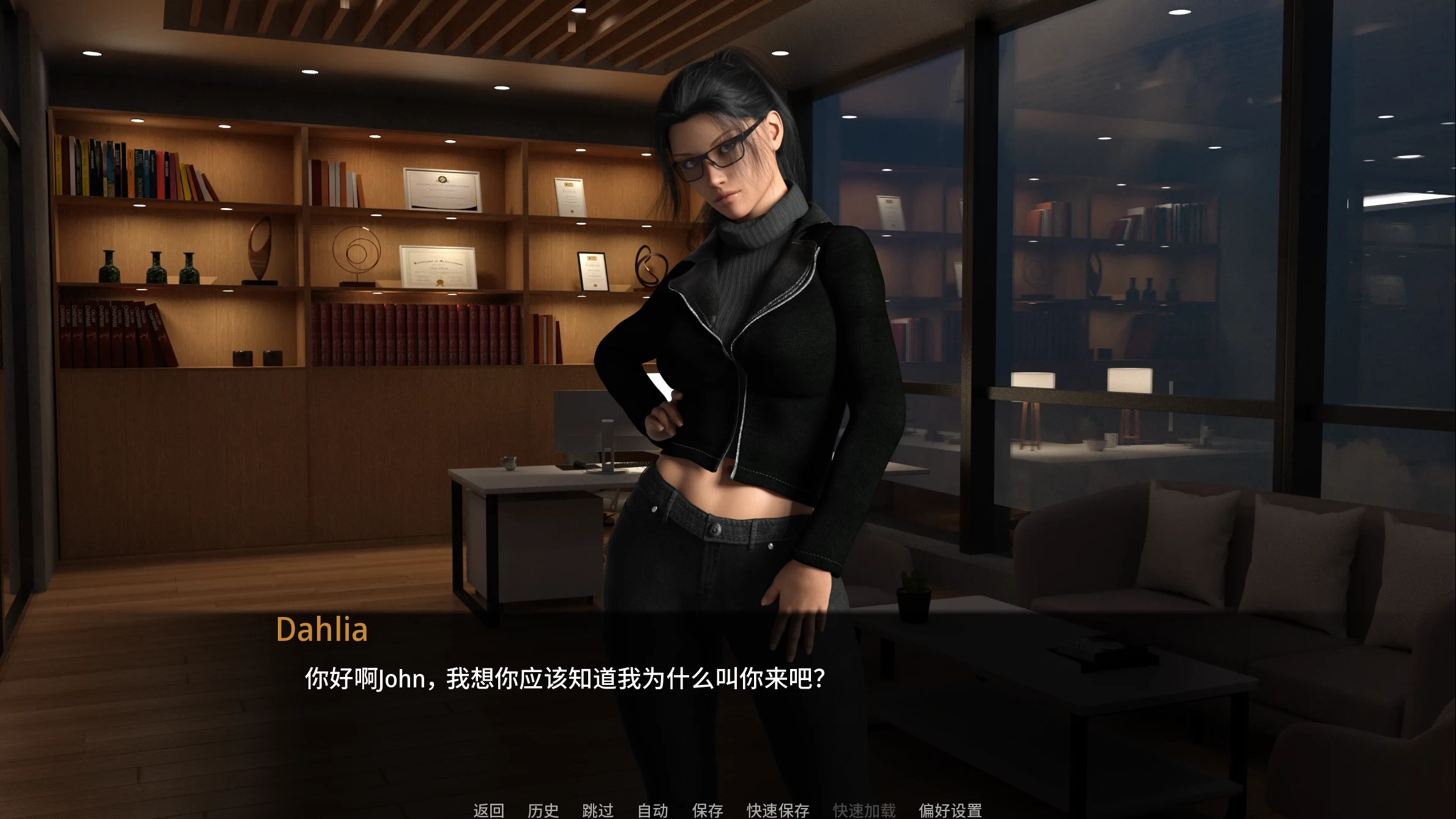This screenshot has width=1456, height=819.
Task: Trigger 快速保存 quick save link
Action: 777,810
